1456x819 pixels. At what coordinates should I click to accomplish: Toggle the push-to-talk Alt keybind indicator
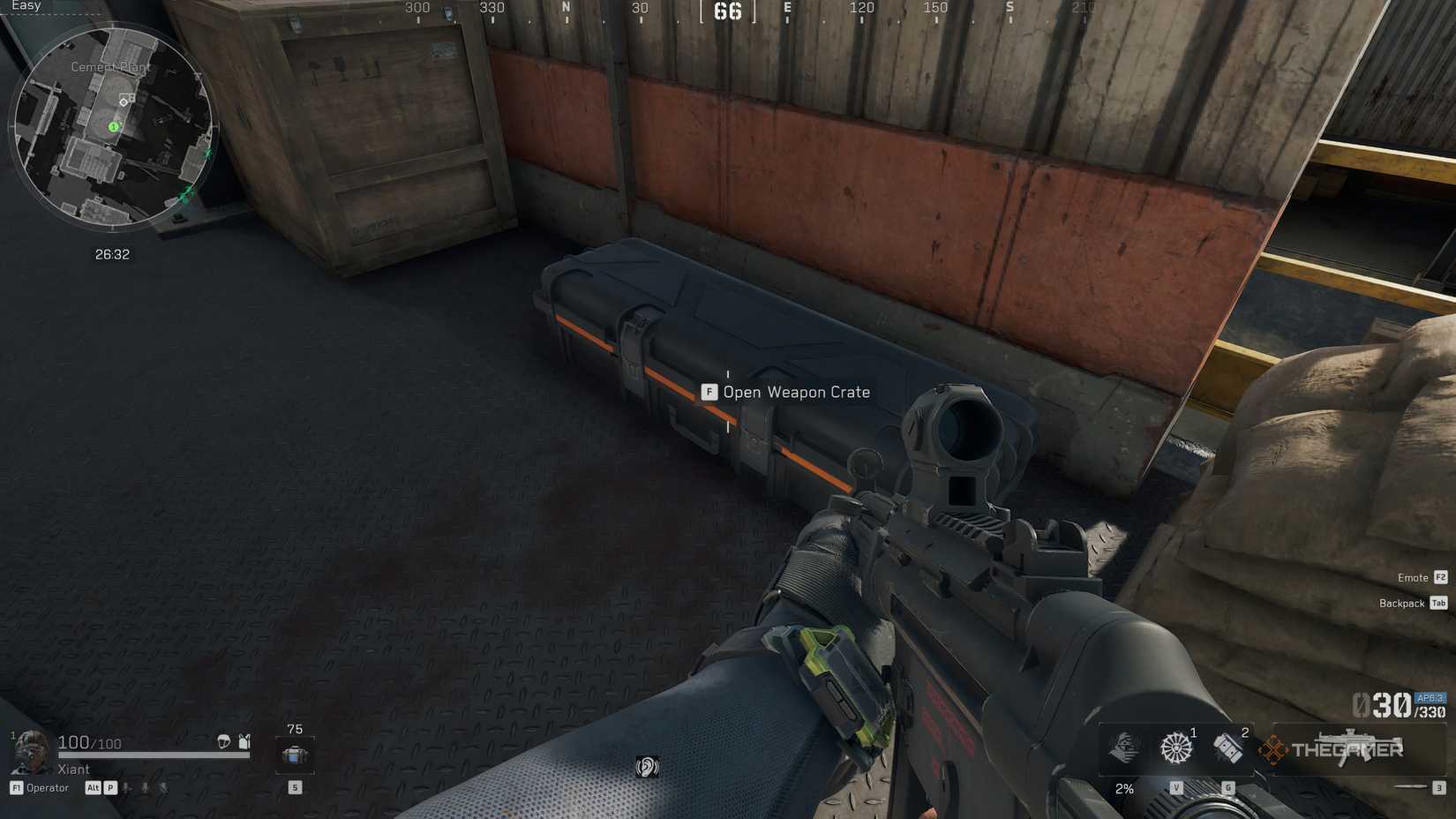(x=94, y=787)
